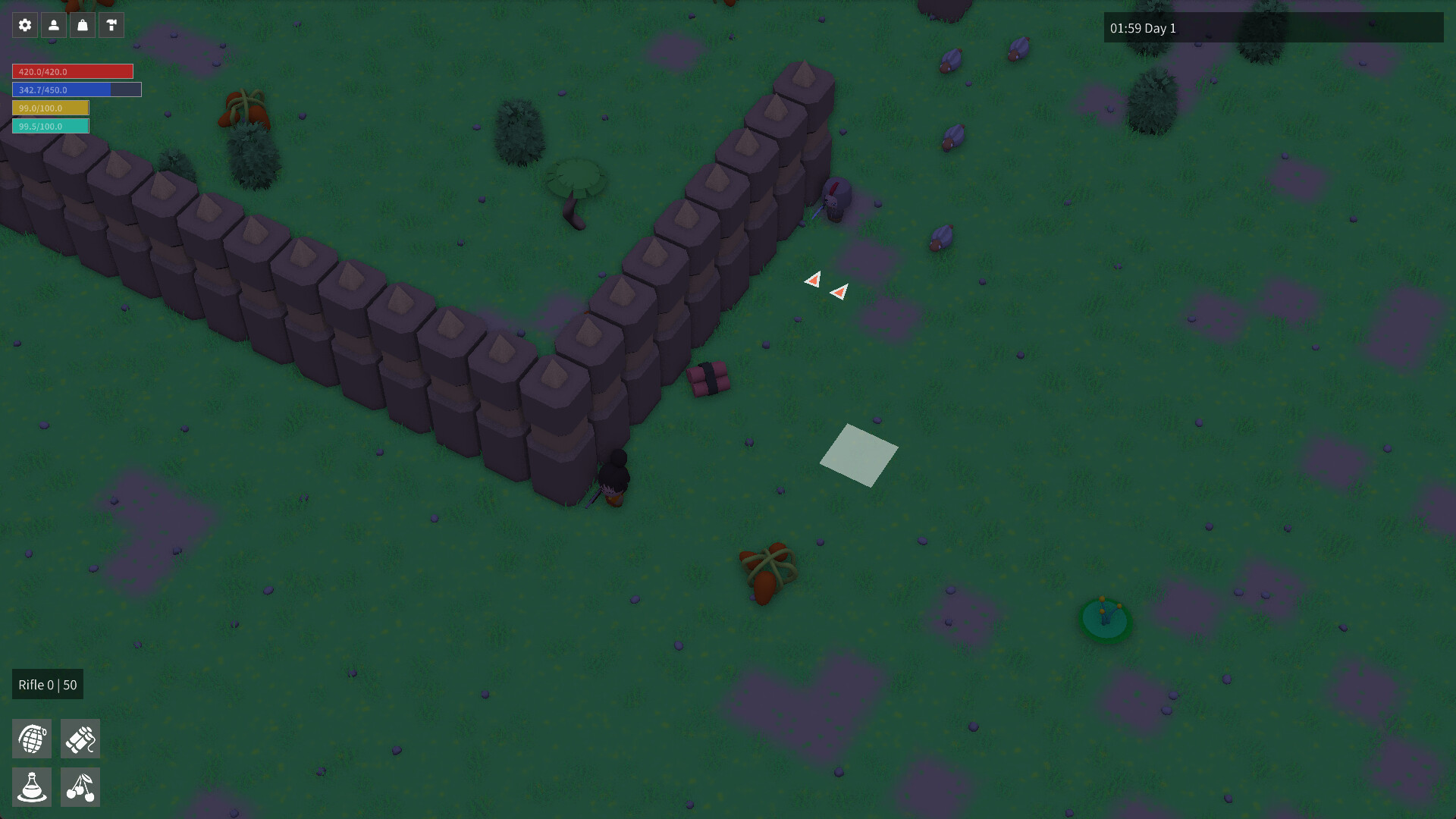The width and height of the screenshot is (1456, 819).
Task: Select the healing potion flask icon
Action: point(32,786)
